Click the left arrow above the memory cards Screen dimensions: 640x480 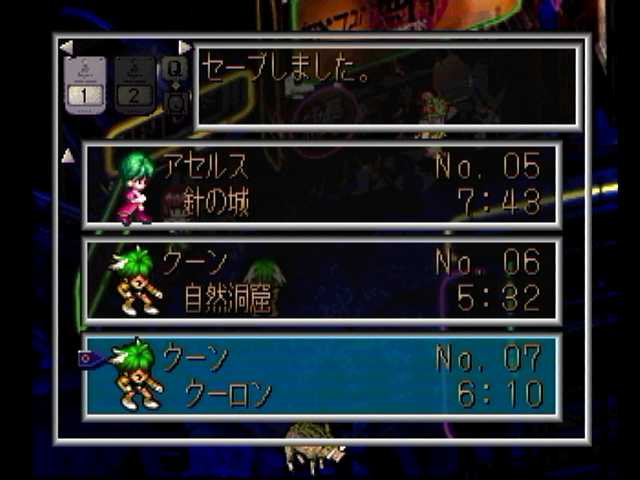[x=66, y=47]
